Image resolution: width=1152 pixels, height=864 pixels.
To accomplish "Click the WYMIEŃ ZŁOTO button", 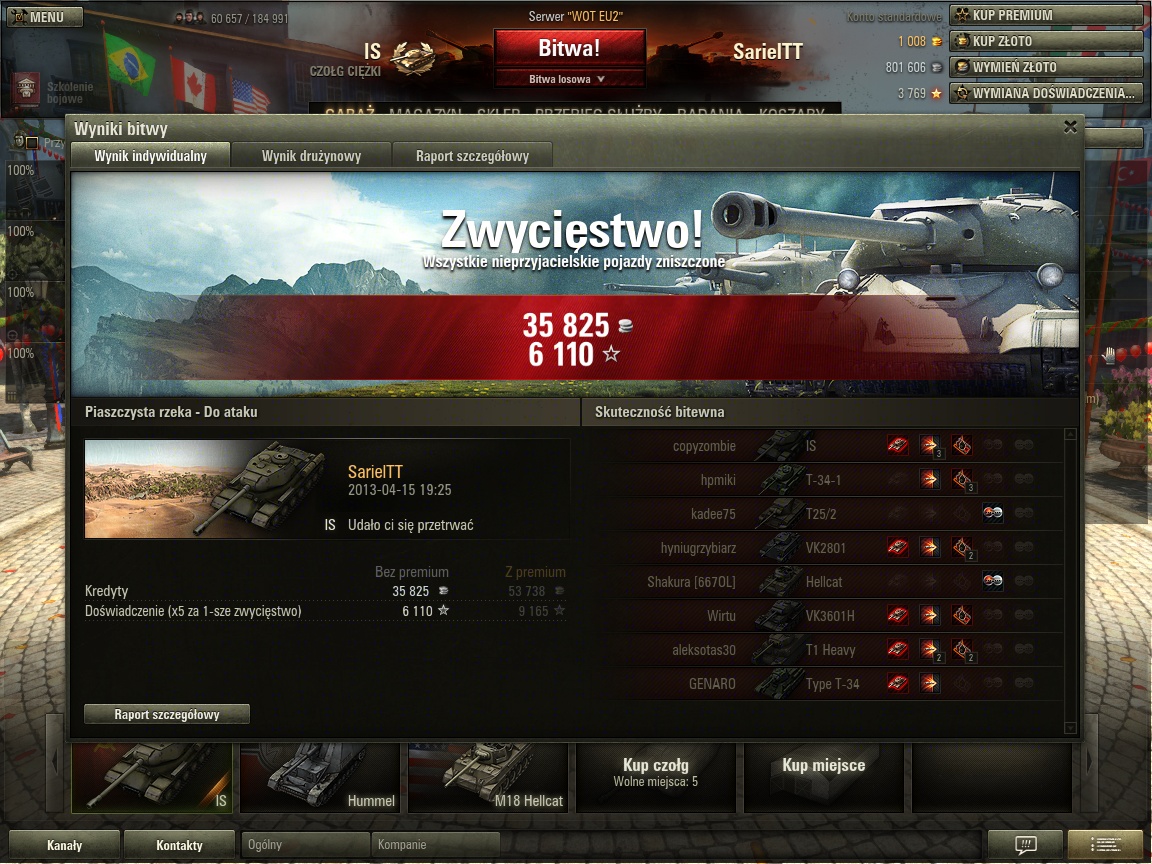I will click(1045, 67).
